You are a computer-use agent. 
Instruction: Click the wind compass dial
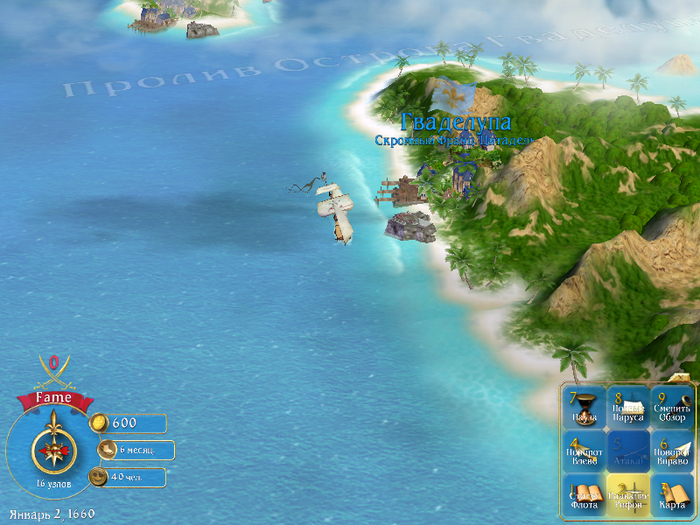click(x=51, y=449)
